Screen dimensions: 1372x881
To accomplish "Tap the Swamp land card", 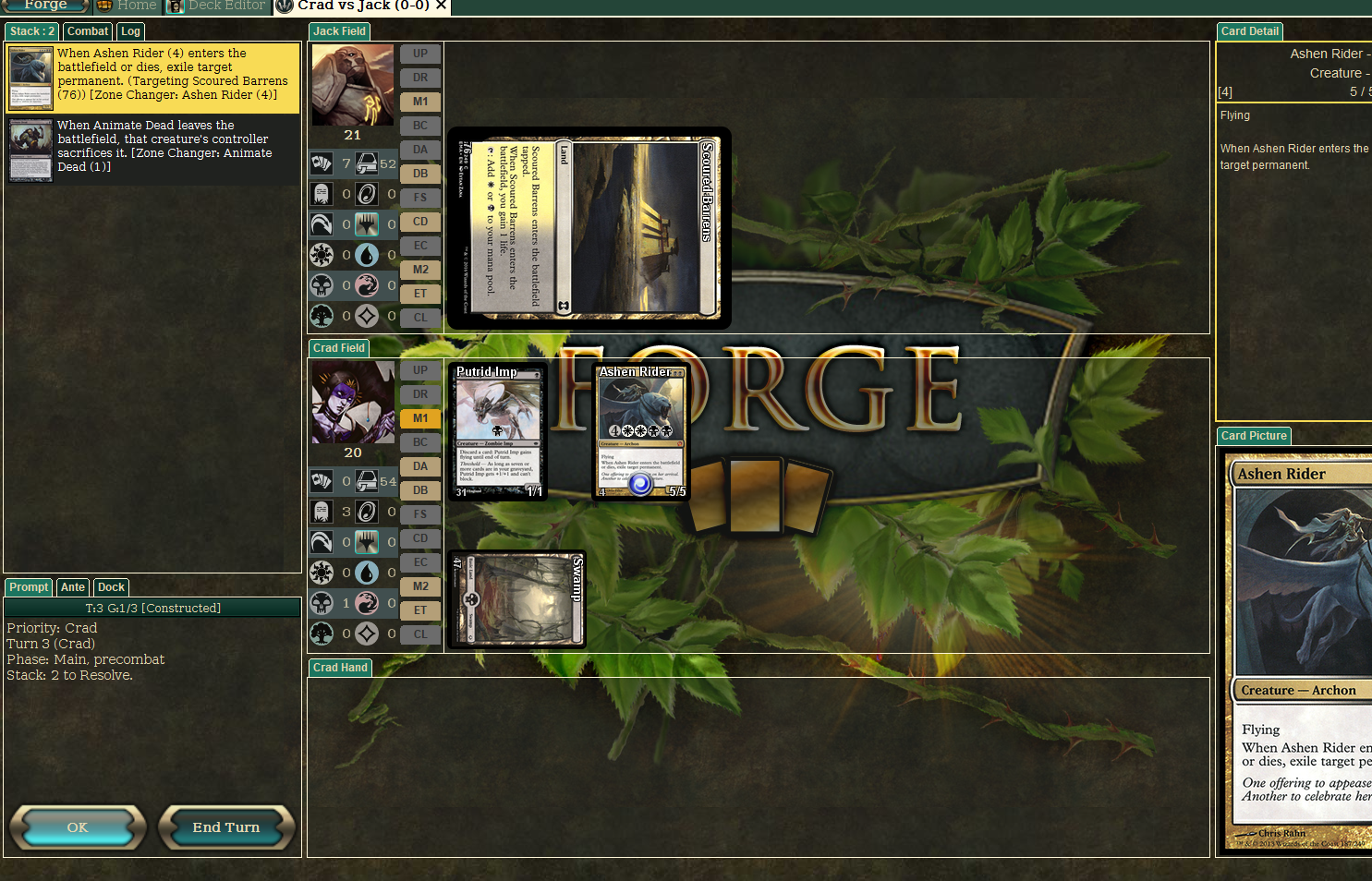I will click(x=517, y=599).
